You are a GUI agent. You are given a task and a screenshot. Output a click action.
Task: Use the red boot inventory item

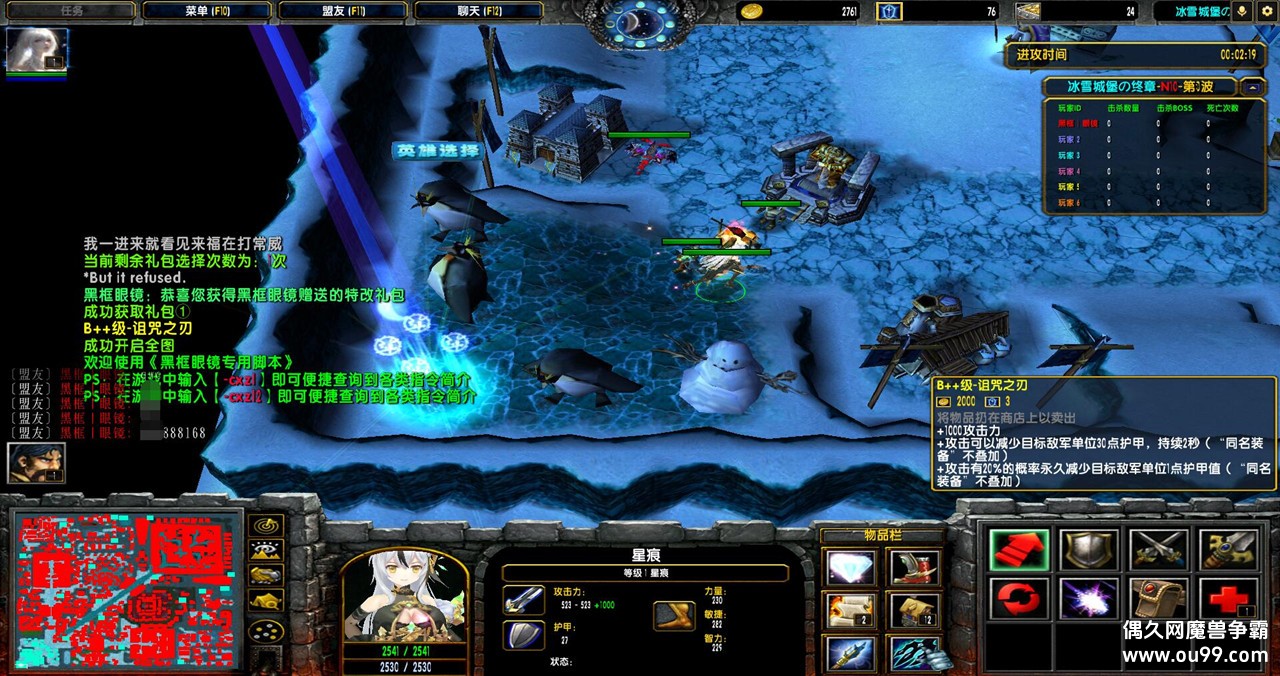point(912,568)
